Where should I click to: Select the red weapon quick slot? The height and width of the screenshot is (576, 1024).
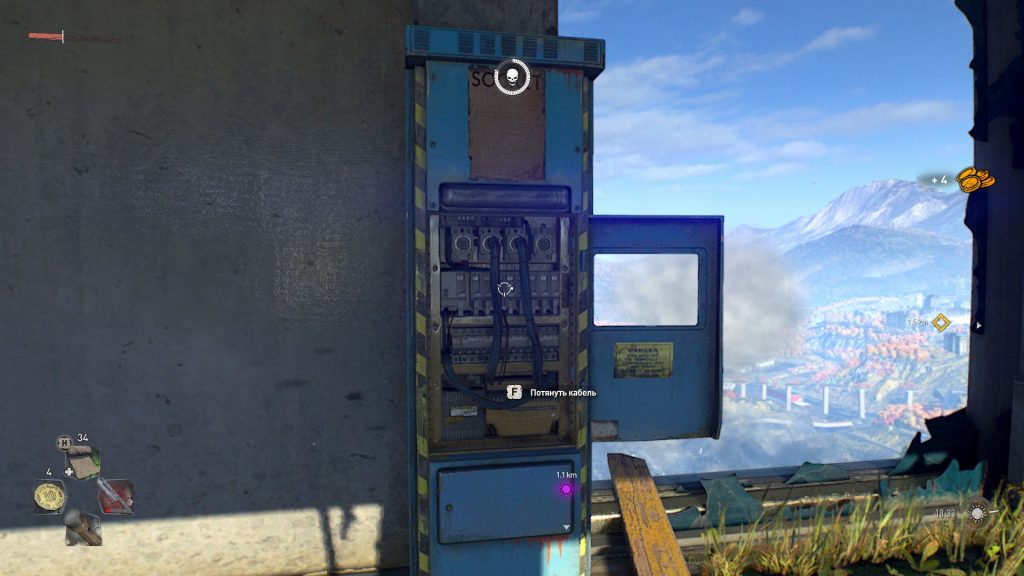point(114,495)
